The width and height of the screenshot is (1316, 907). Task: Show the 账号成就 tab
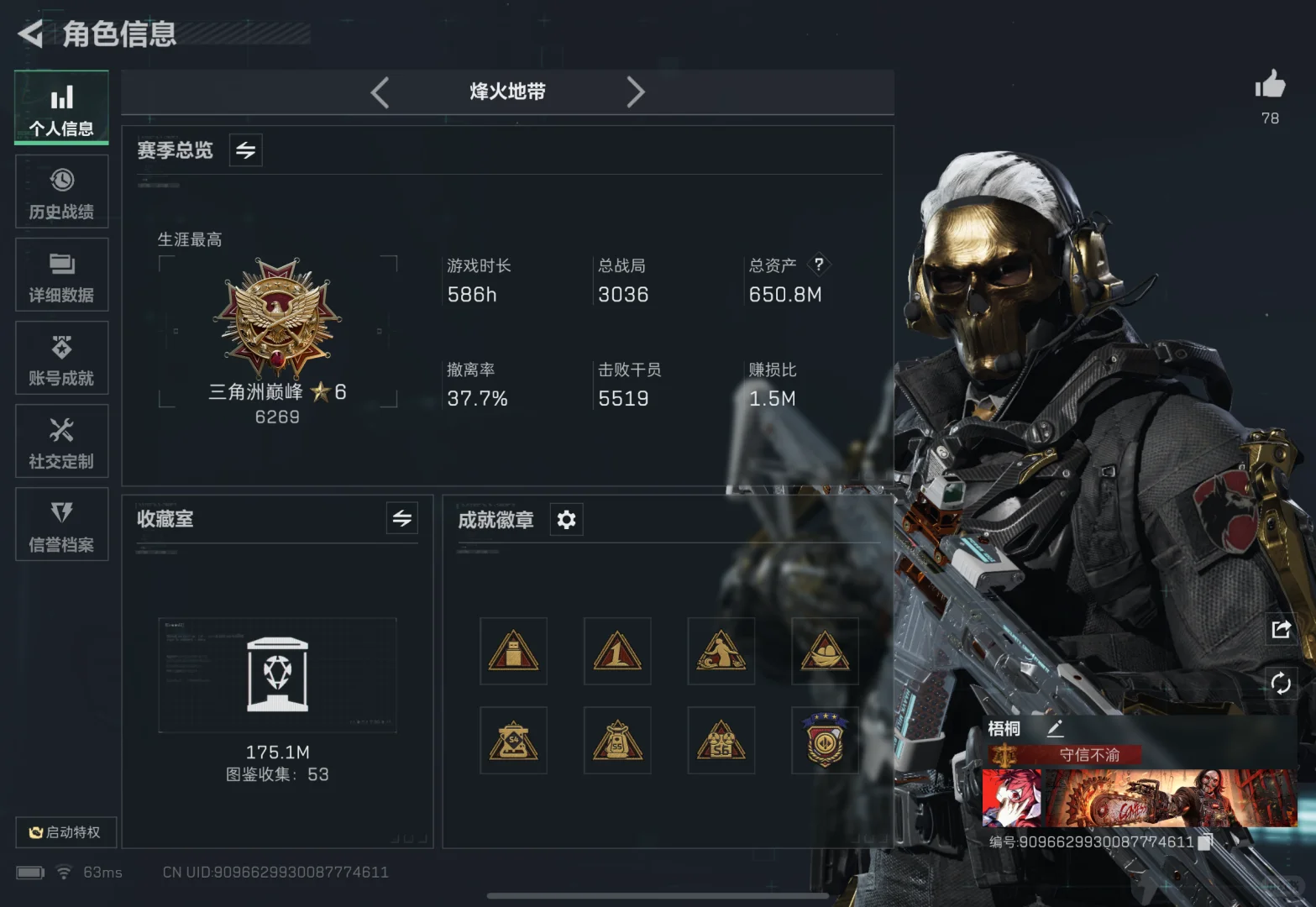click(61, 358)
